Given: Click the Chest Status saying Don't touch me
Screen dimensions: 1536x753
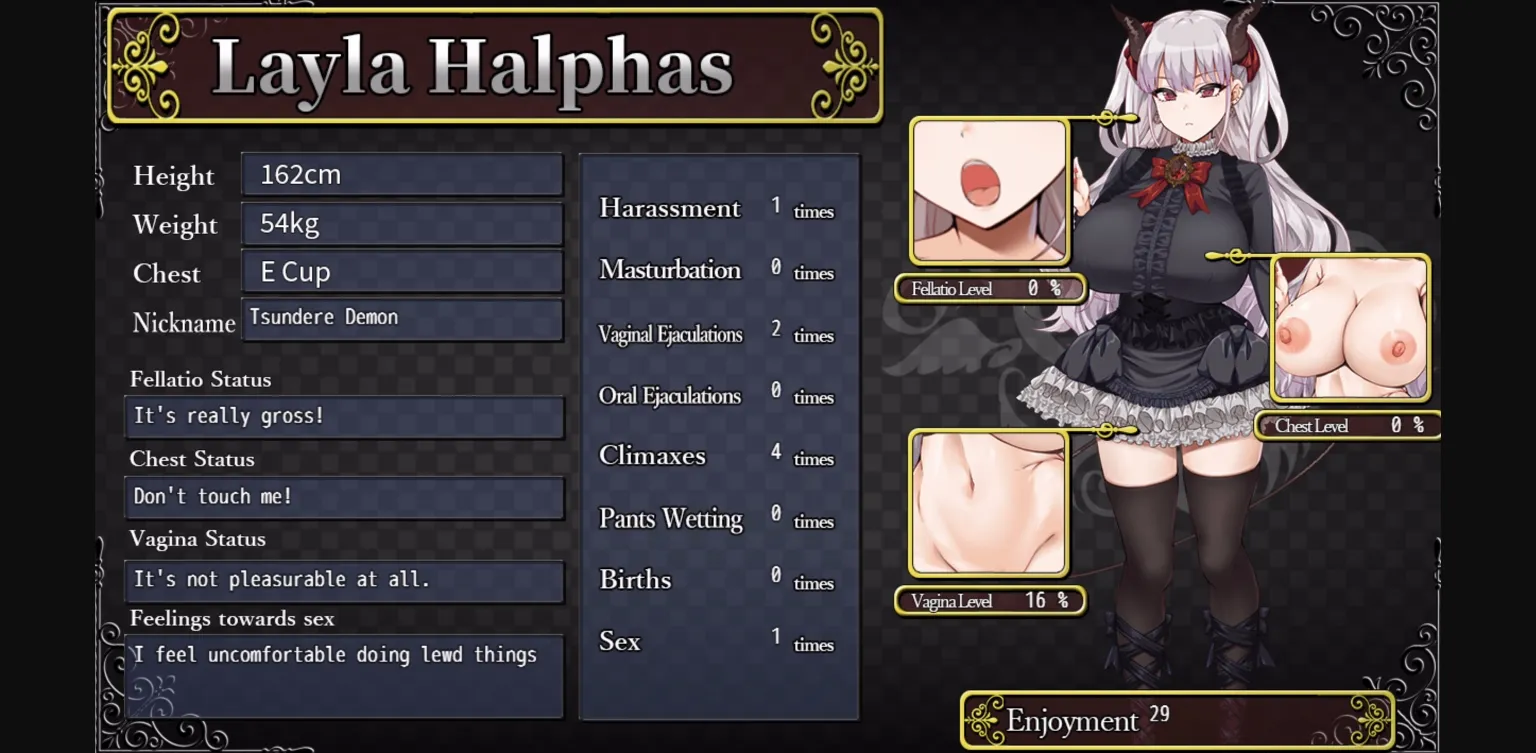Looking at the screenshot, I should [x=344, y=497].
